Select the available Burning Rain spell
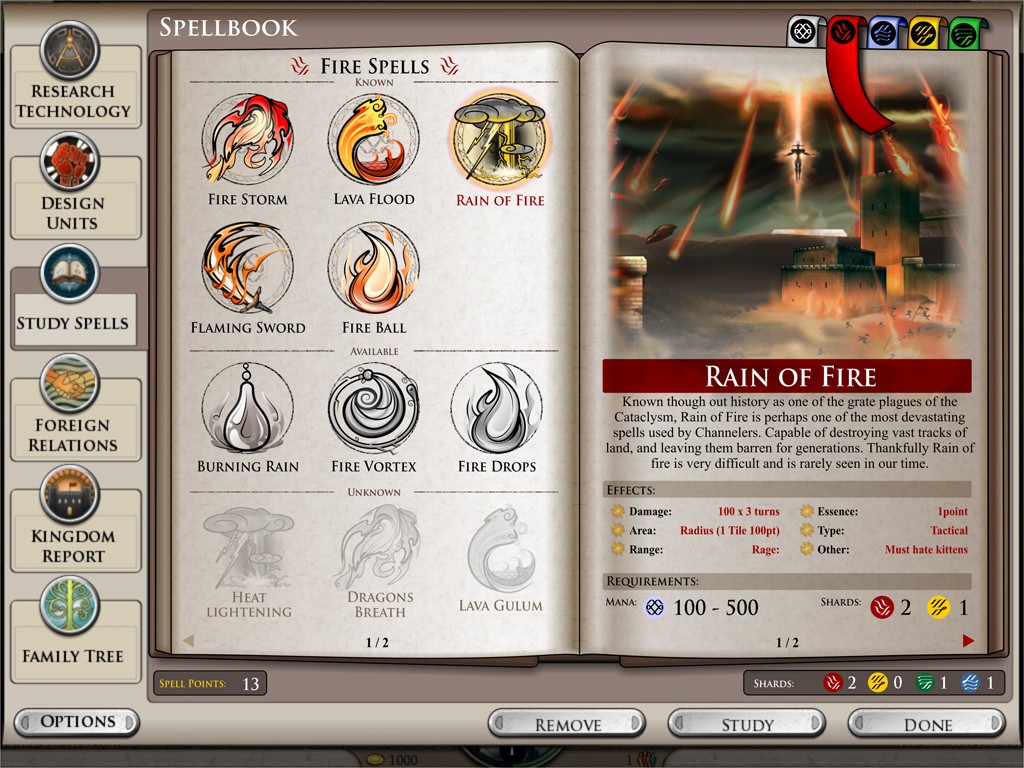The width and height of the screenshot is (1024, 768). click(x=247, y=408)
